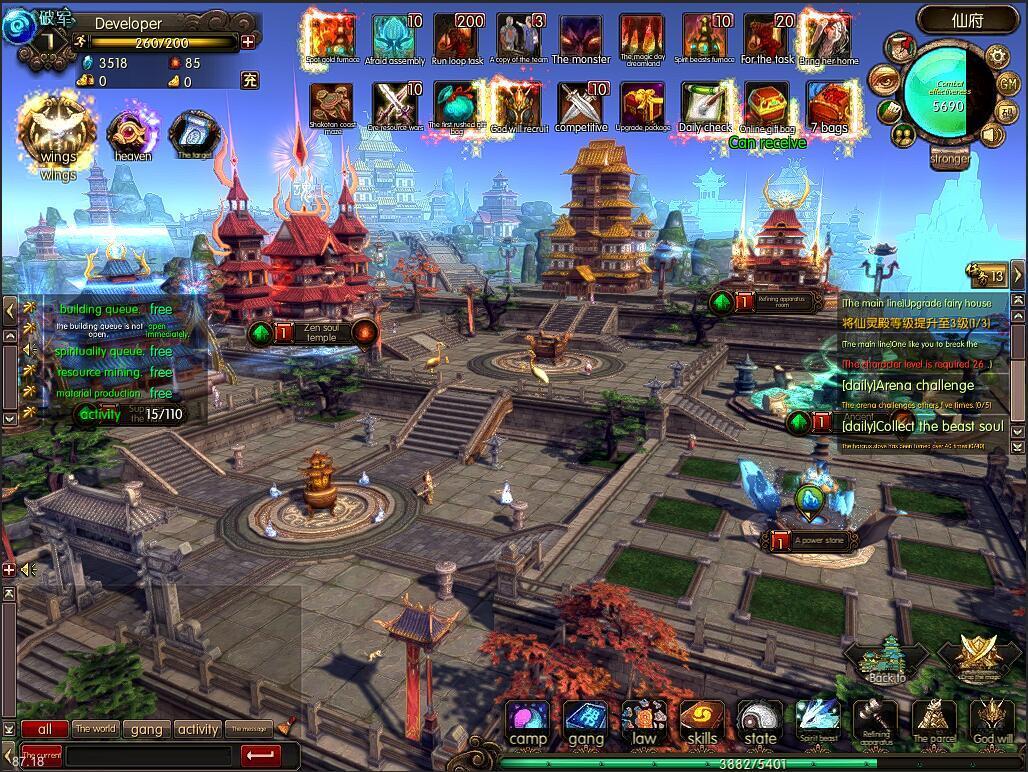The width and height of the screenshot is (1028, 772).
Task: Switch chat to The world tab
Action: point(96,729)
